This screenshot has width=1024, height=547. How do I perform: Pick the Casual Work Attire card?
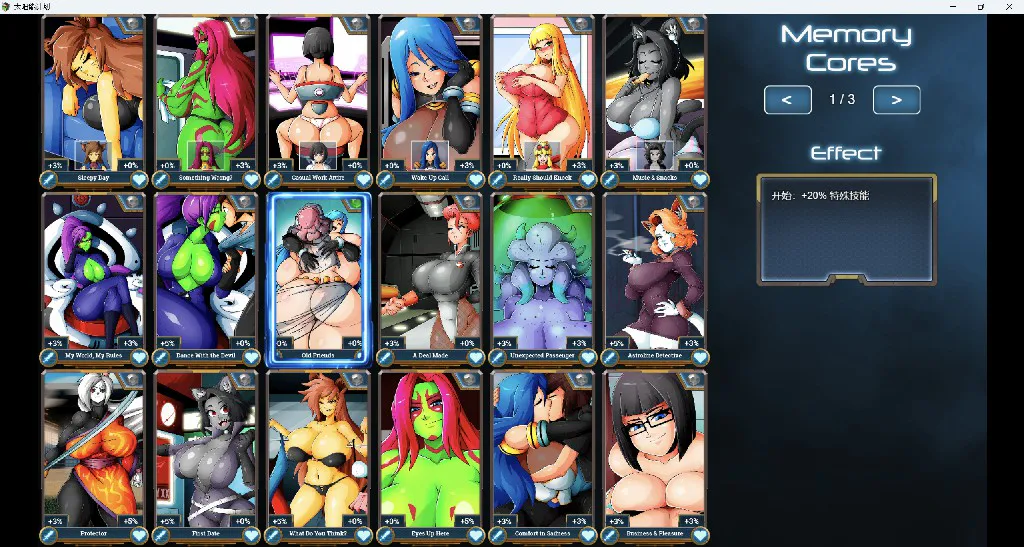click(318, 95)
